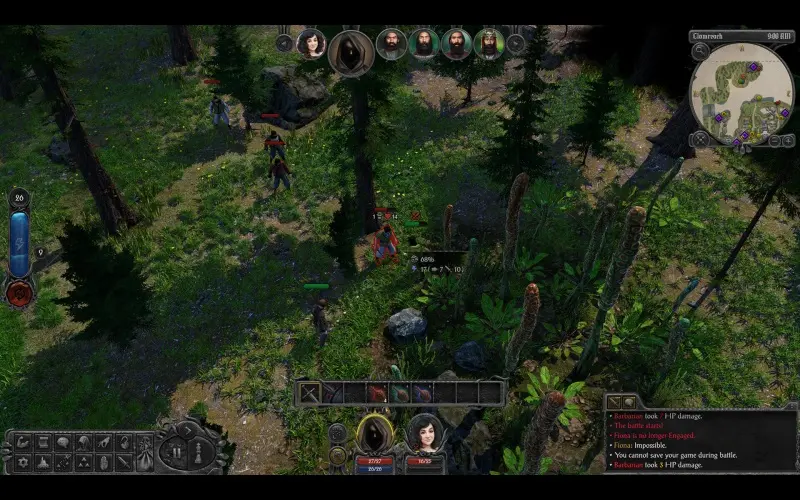Click the red orb beneath the mana vial
This screenshot has height=500, width=800.
pyautogui.click(x=19, y=293)
